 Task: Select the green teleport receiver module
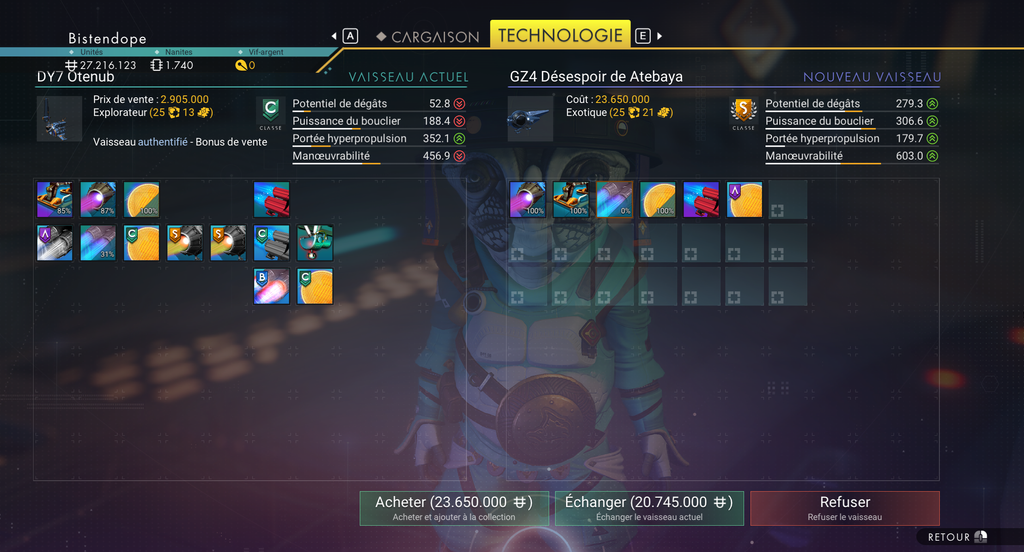[x=315, y=243]
